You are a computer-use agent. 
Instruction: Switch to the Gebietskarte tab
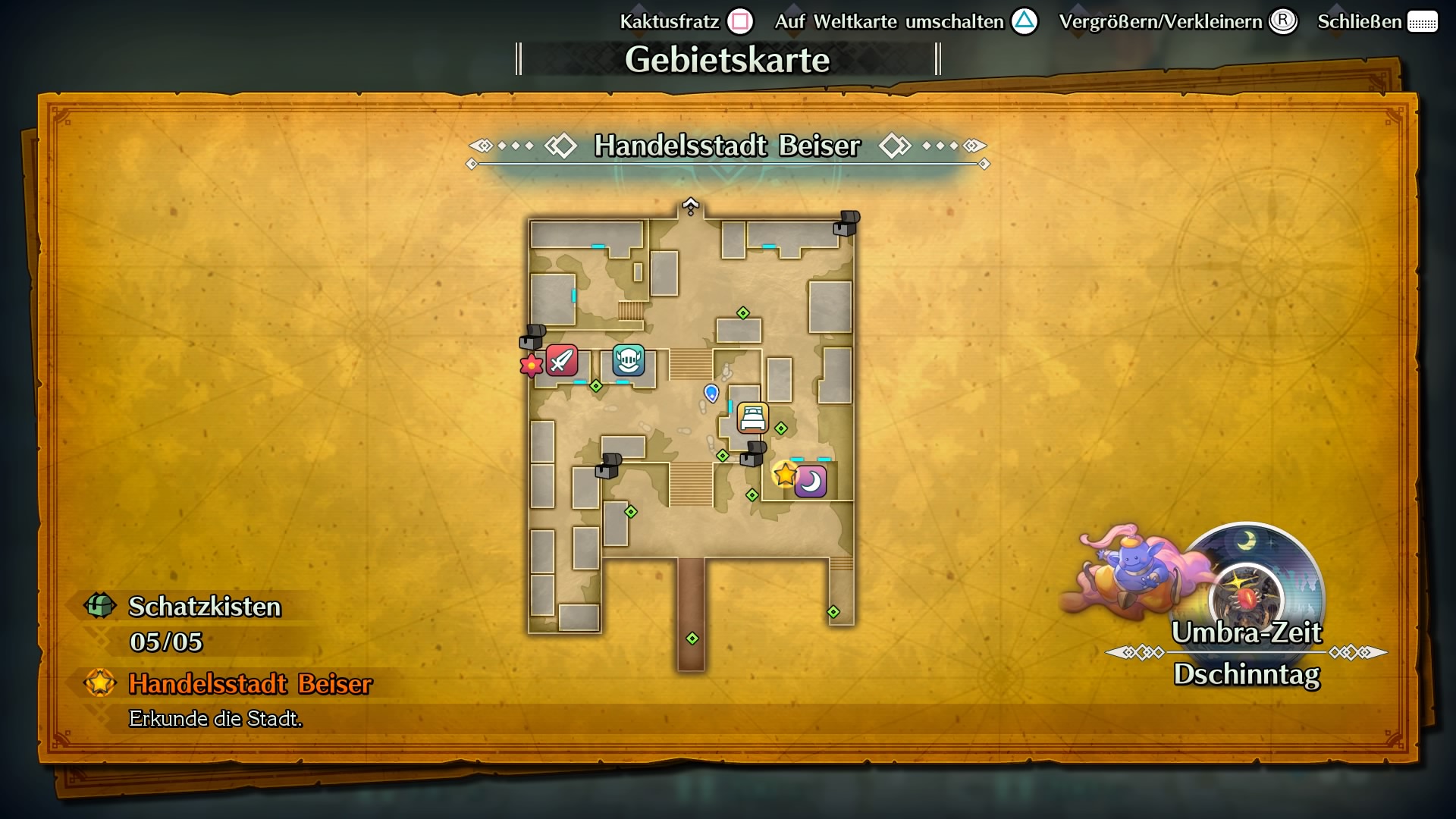click(727, 58)
